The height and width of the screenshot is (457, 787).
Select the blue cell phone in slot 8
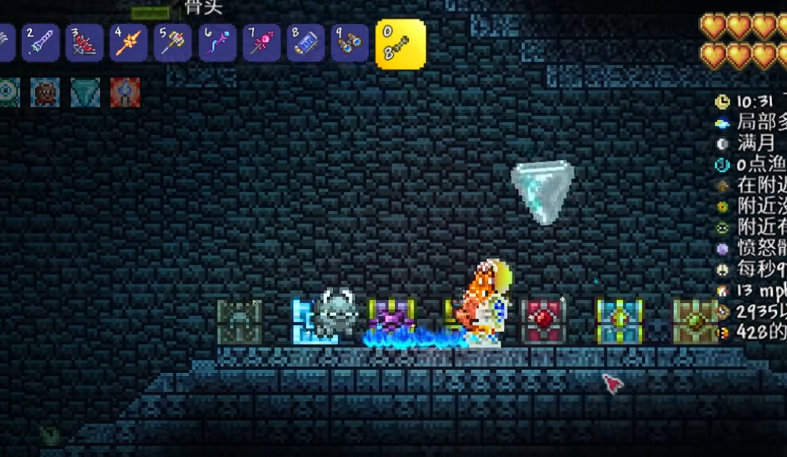click(305, 44)
